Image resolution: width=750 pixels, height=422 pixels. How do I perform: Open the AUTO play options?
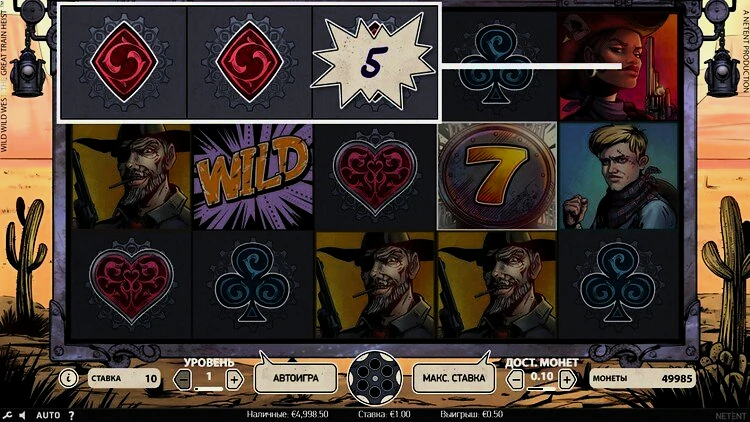coord(48,414)
